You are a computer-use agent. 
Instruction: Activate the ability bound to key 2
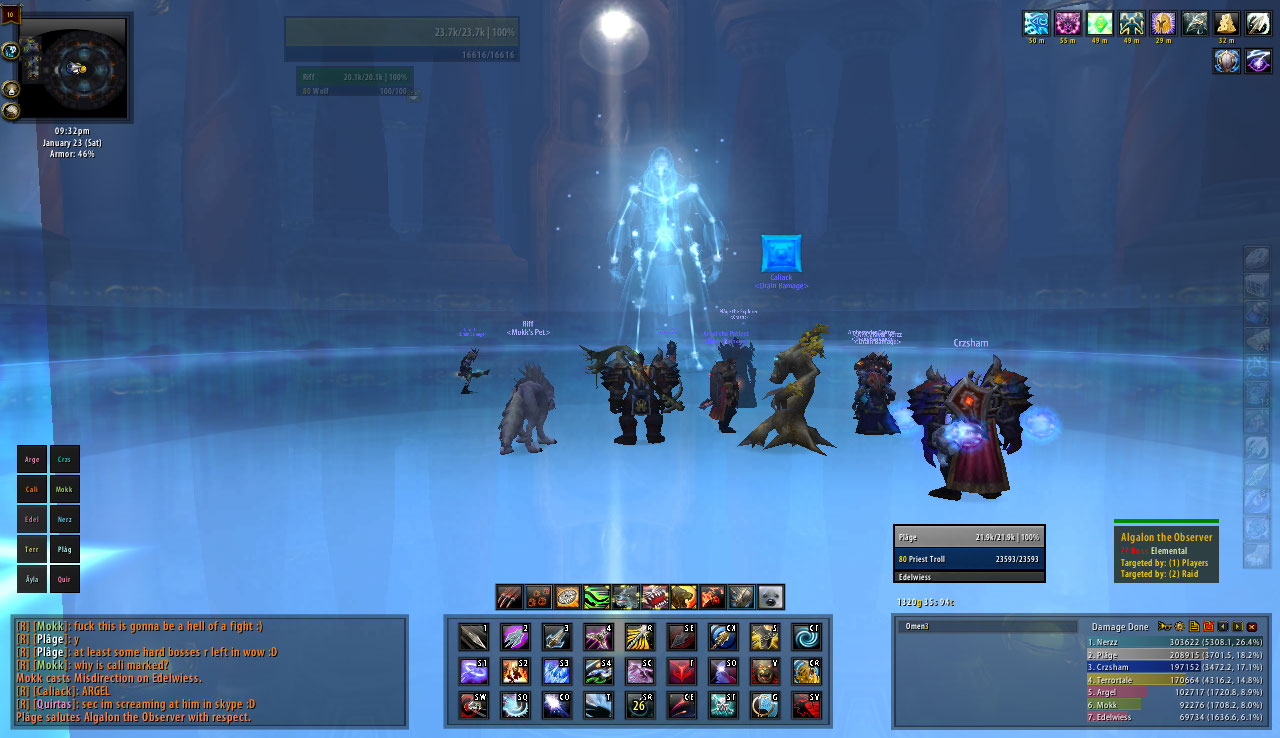pyautogui.click(x=515, y=637)
